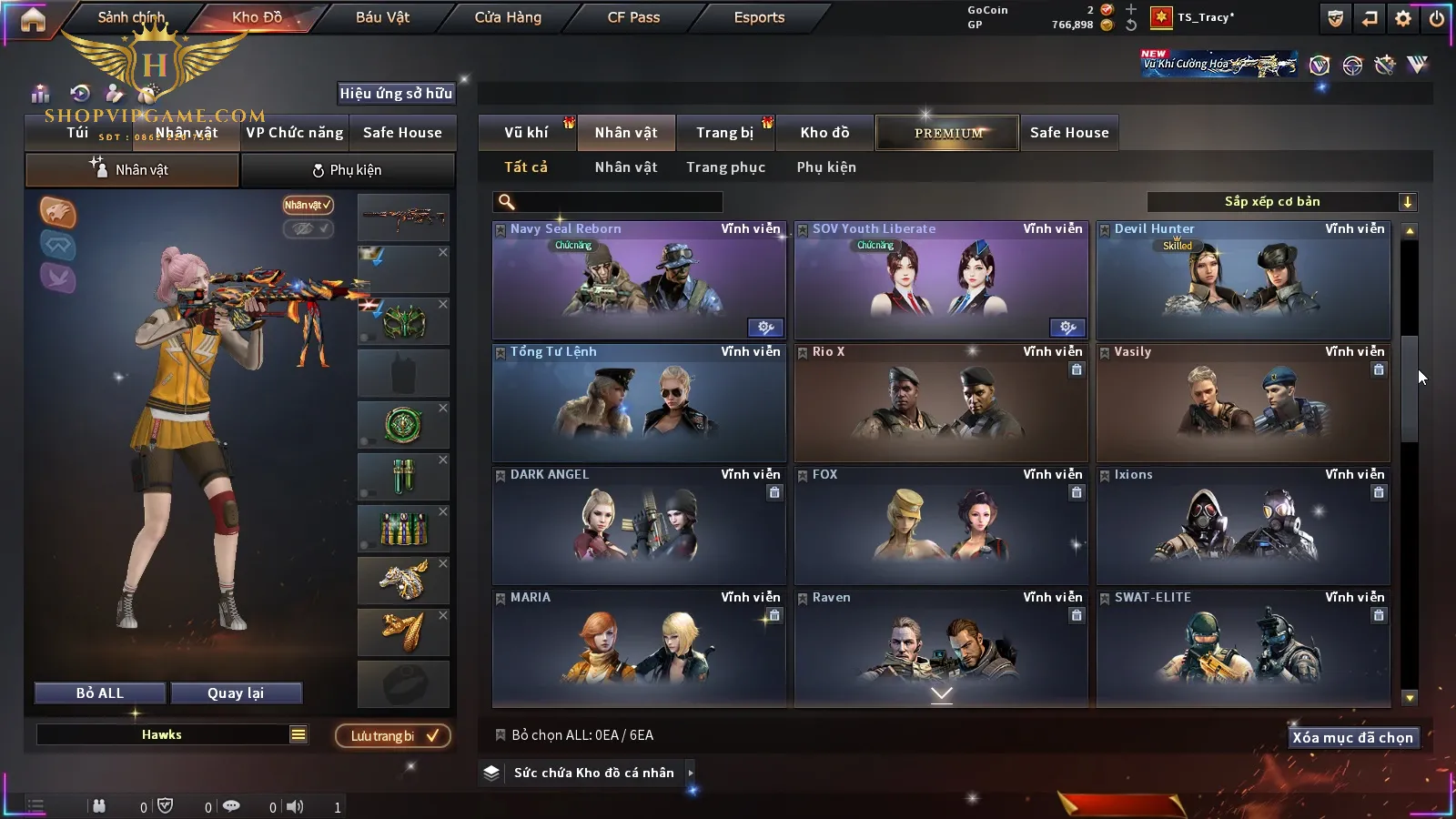Click the Quay lại button
The height and width of the screenshot is (819, 1456).
coord(236,693)
